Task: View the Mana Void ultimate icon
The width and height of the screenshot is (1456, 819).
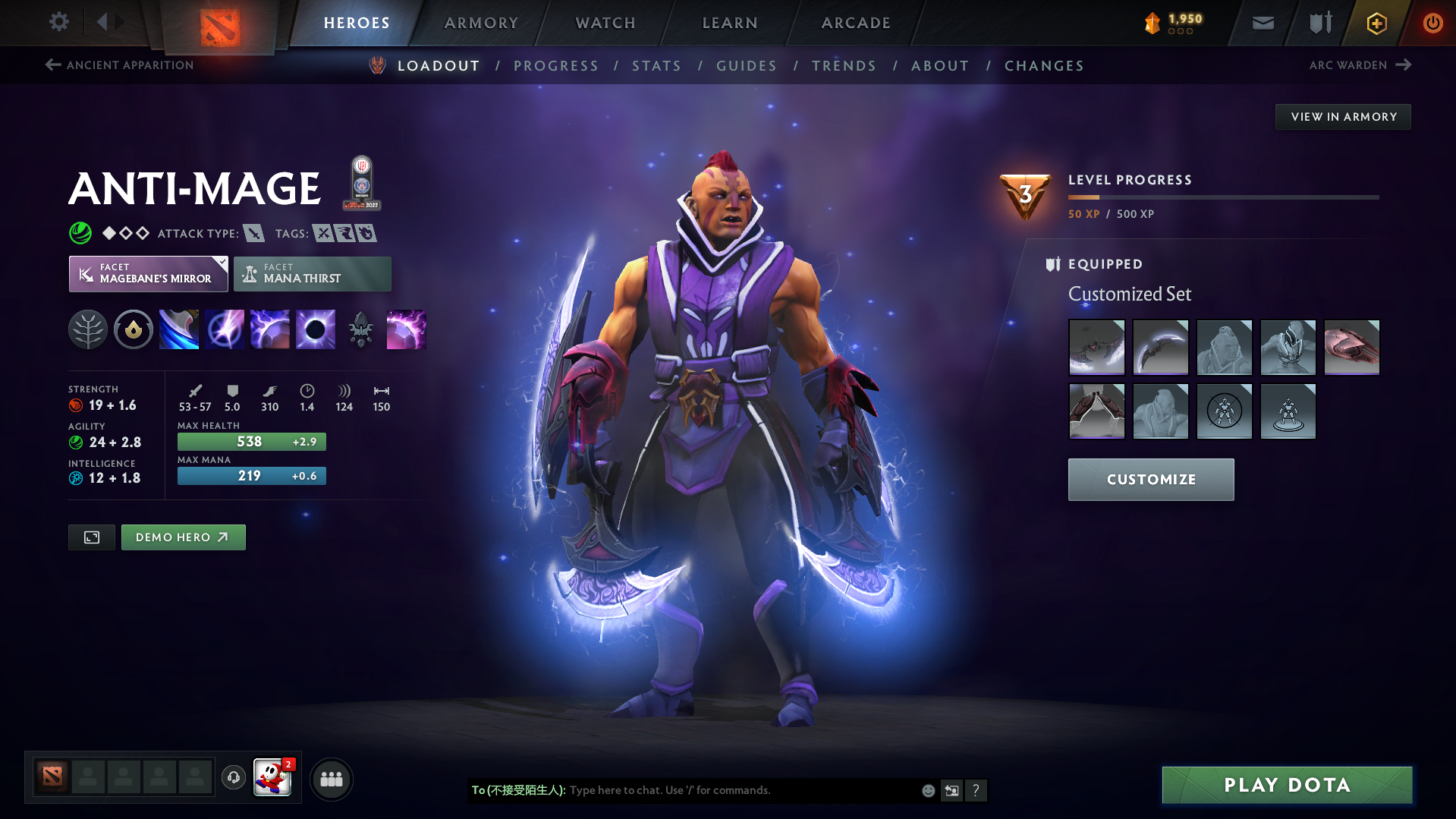Action: click(x=315, y=329)
